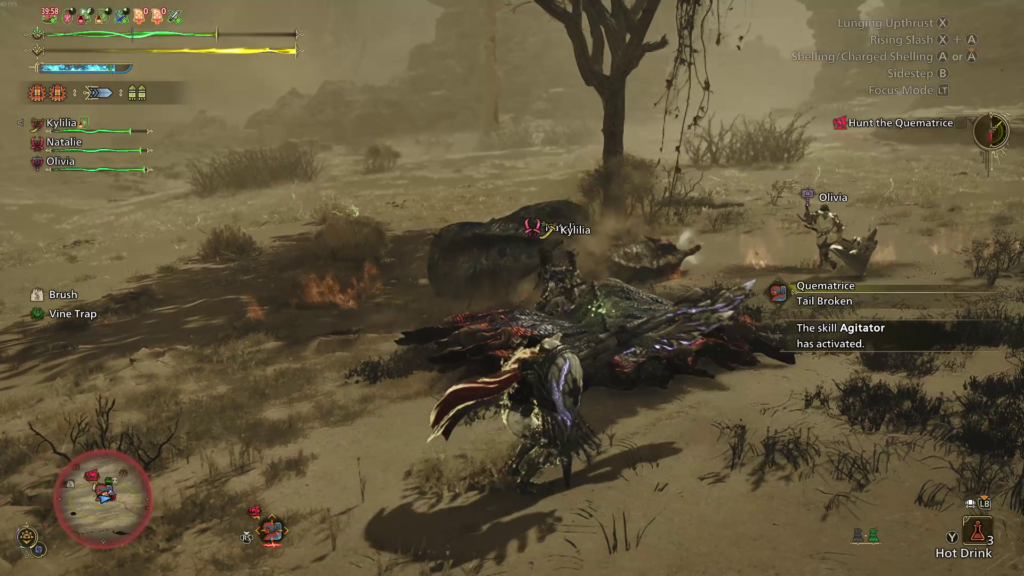Select the blue shell ammo icon
The image size is (1024, 576).
click(x=99, y=93)
